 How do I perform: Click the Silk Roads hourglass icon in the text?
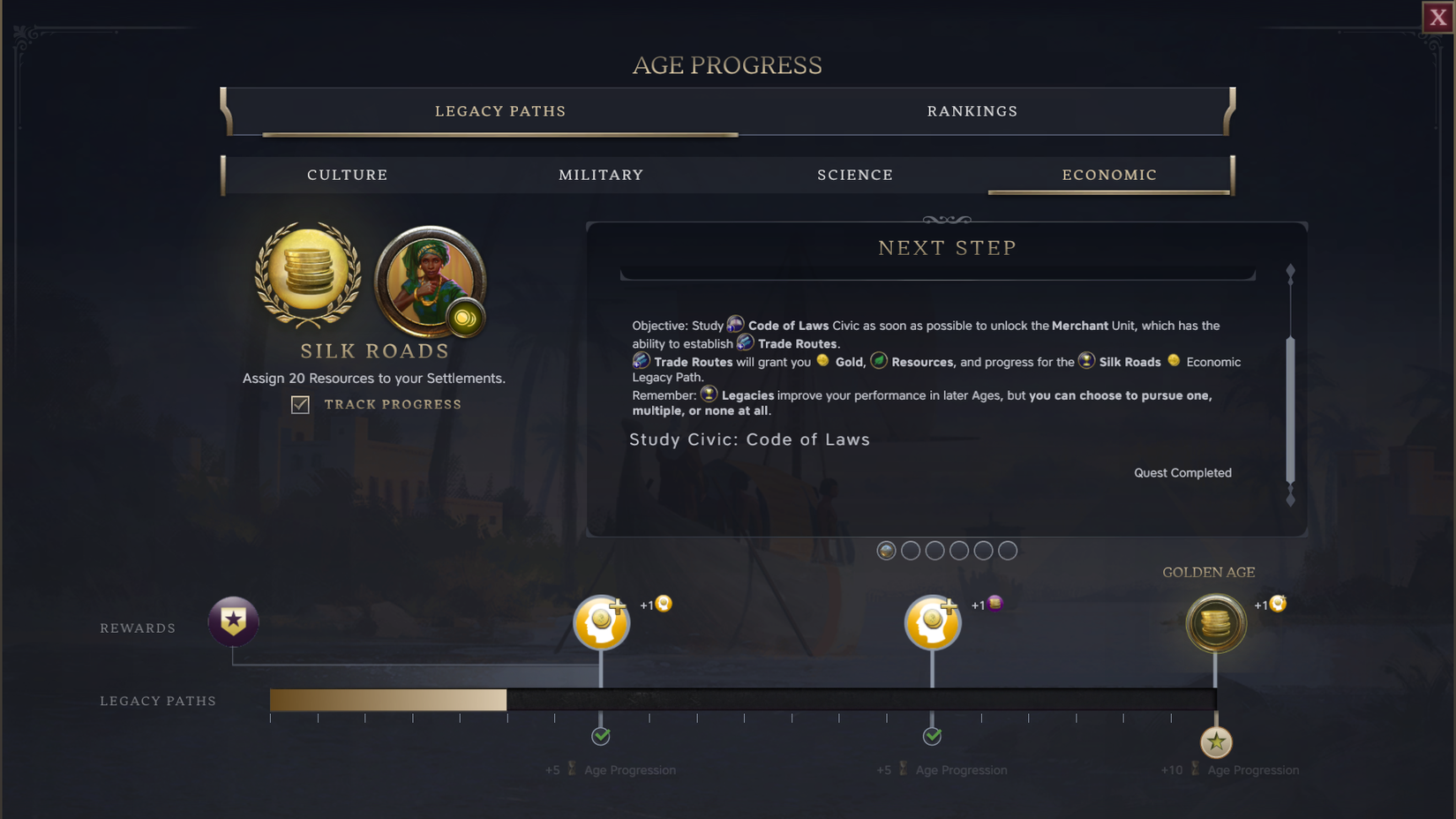coord(1085,361)
